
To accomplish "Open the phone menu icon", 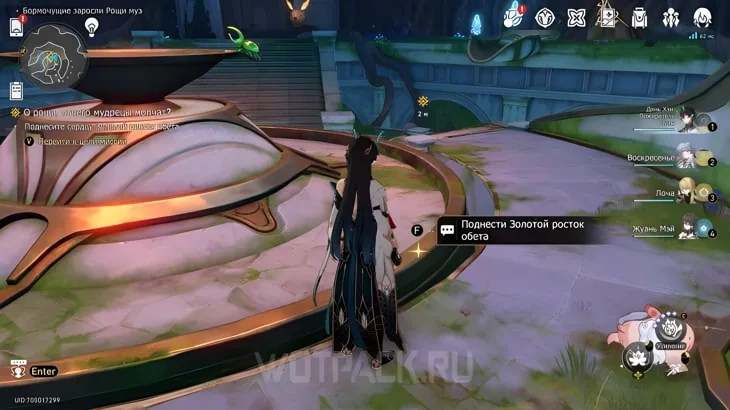I will 17,27.
